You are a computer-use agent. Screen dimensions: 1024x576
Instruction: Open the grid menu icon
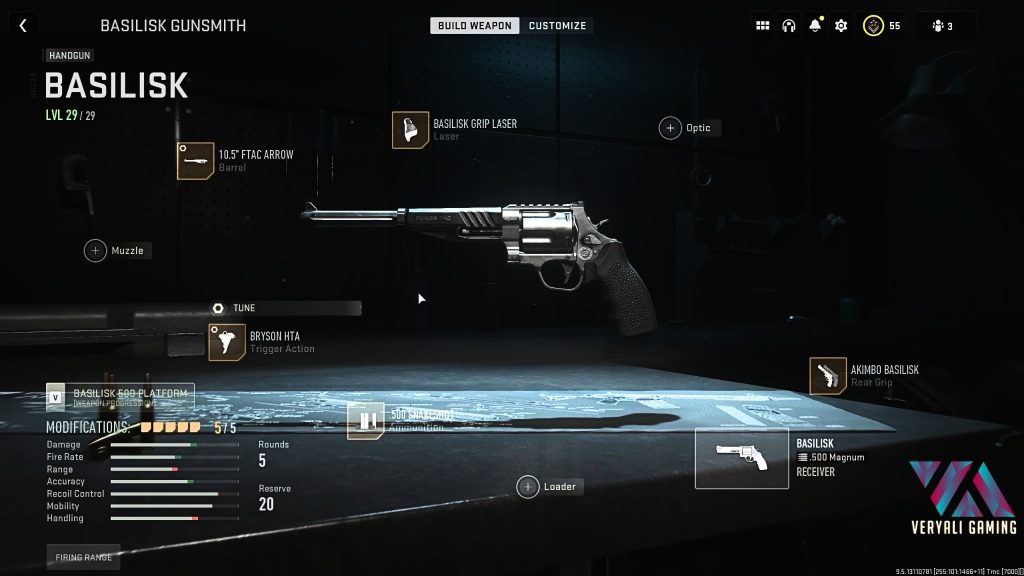tap(762, 26)
